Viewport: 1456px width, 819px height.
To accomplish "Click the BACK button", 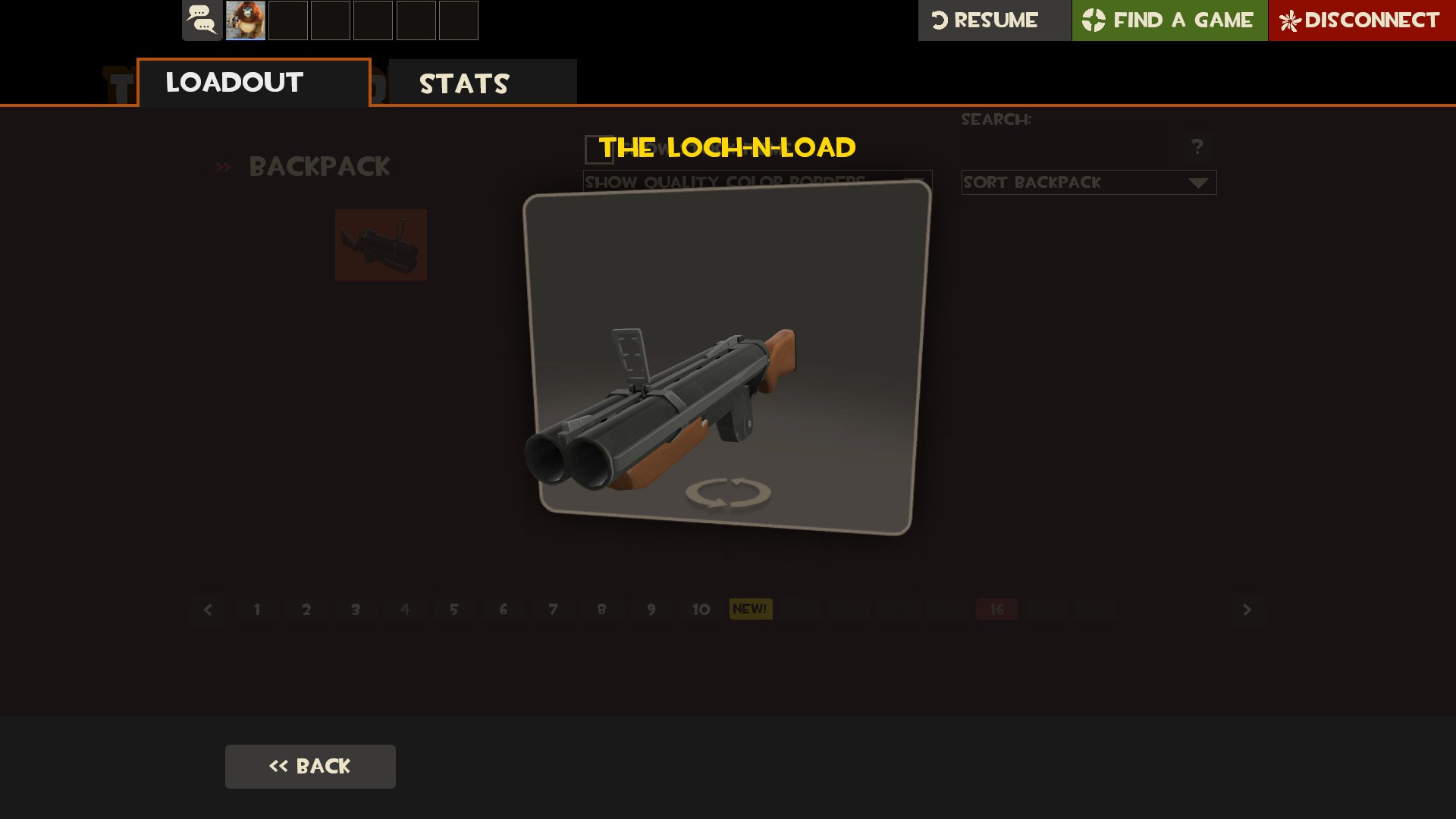I will click(310, 766).
